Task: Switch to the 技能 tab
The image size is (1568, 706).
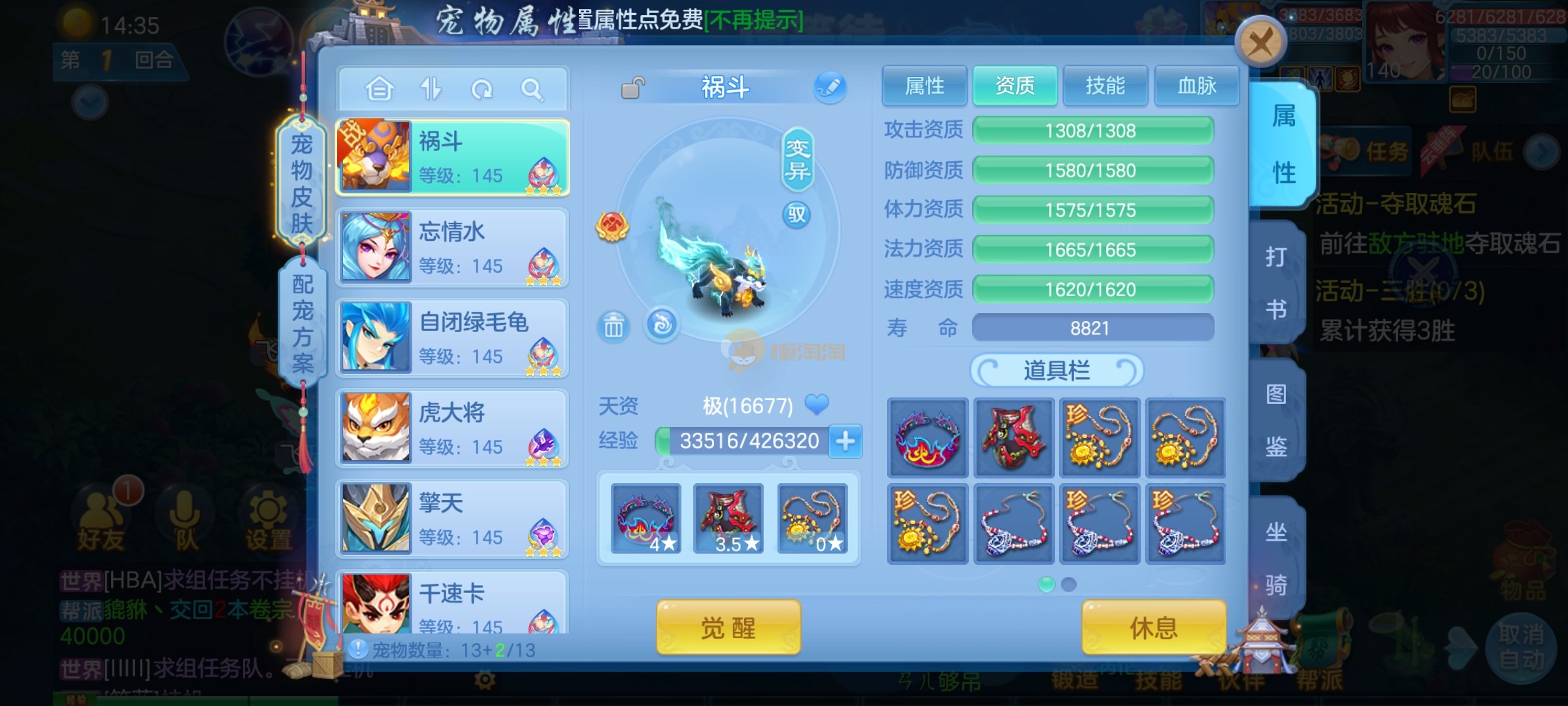Action: 1105,86
